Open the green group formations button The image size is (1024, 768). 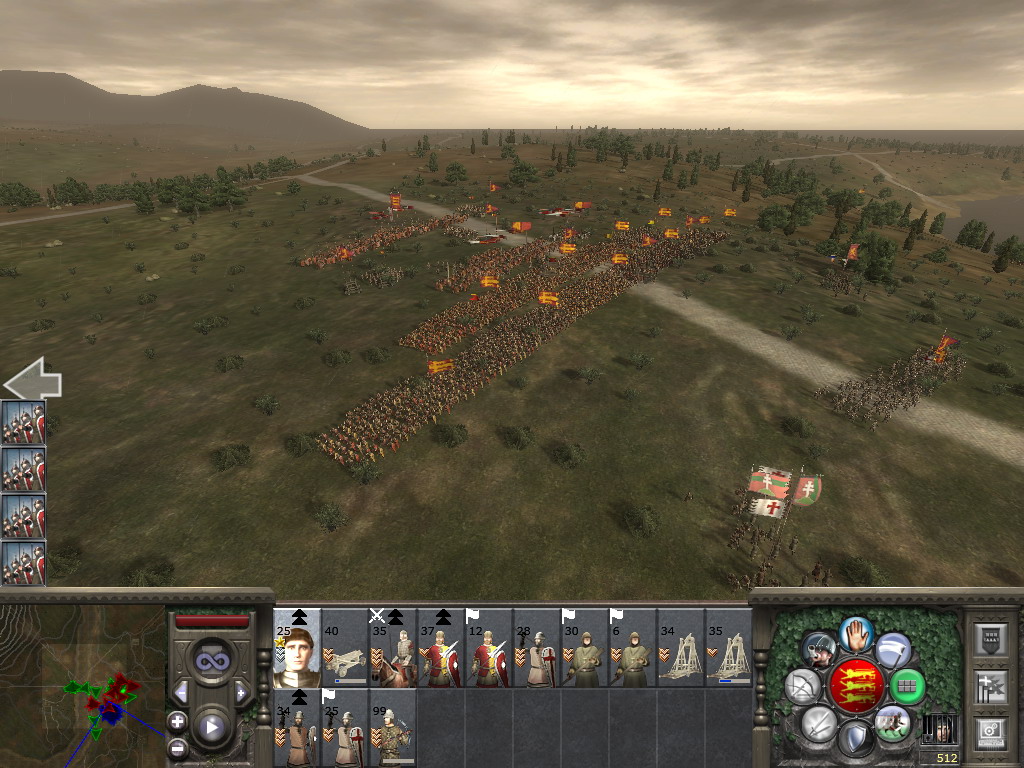[x=908, y=686]
